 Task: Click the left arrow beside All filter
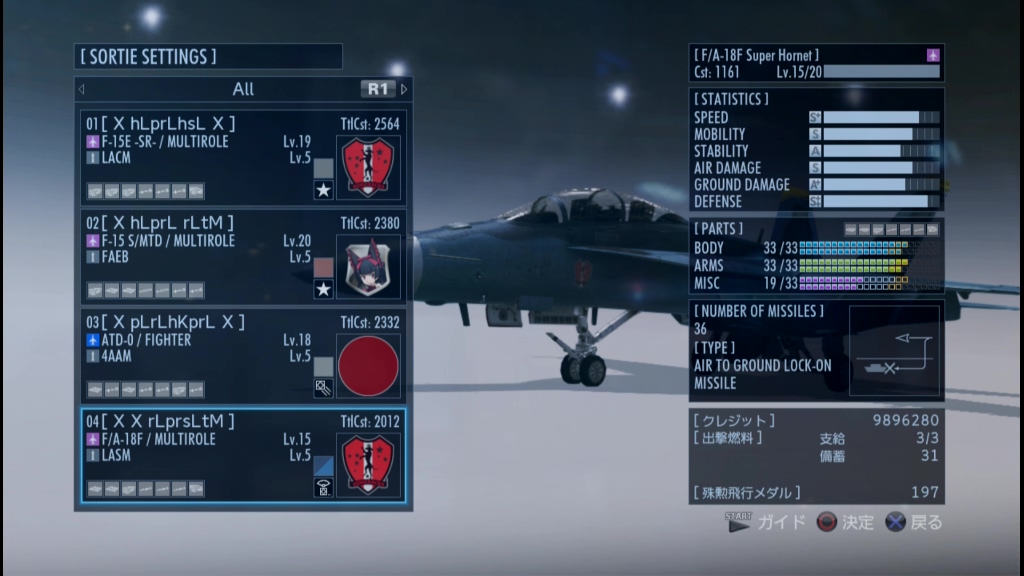click(82, 89)
